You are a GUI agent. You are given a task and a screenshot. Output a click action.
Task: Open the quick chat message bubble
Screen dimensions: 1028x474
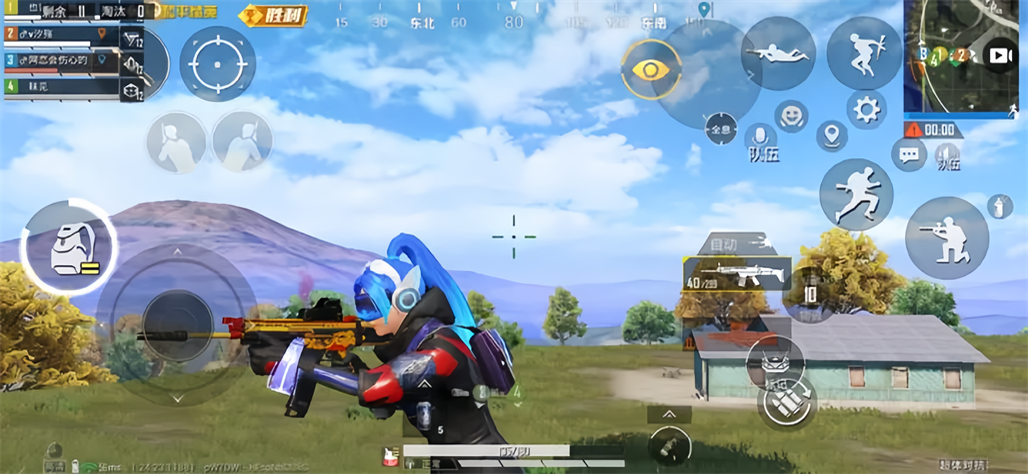(909, 154)
